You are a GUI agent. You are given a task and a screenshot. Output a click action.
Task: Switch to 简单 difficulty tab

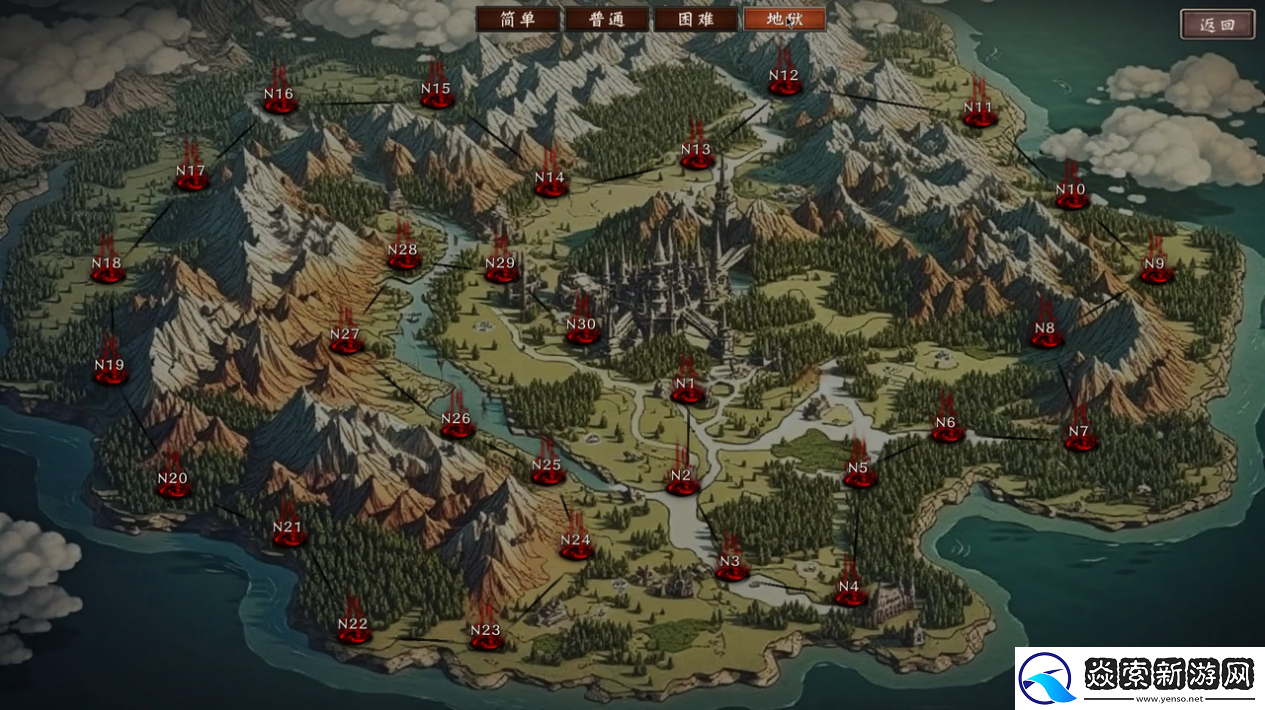click(x=516, y=20)
